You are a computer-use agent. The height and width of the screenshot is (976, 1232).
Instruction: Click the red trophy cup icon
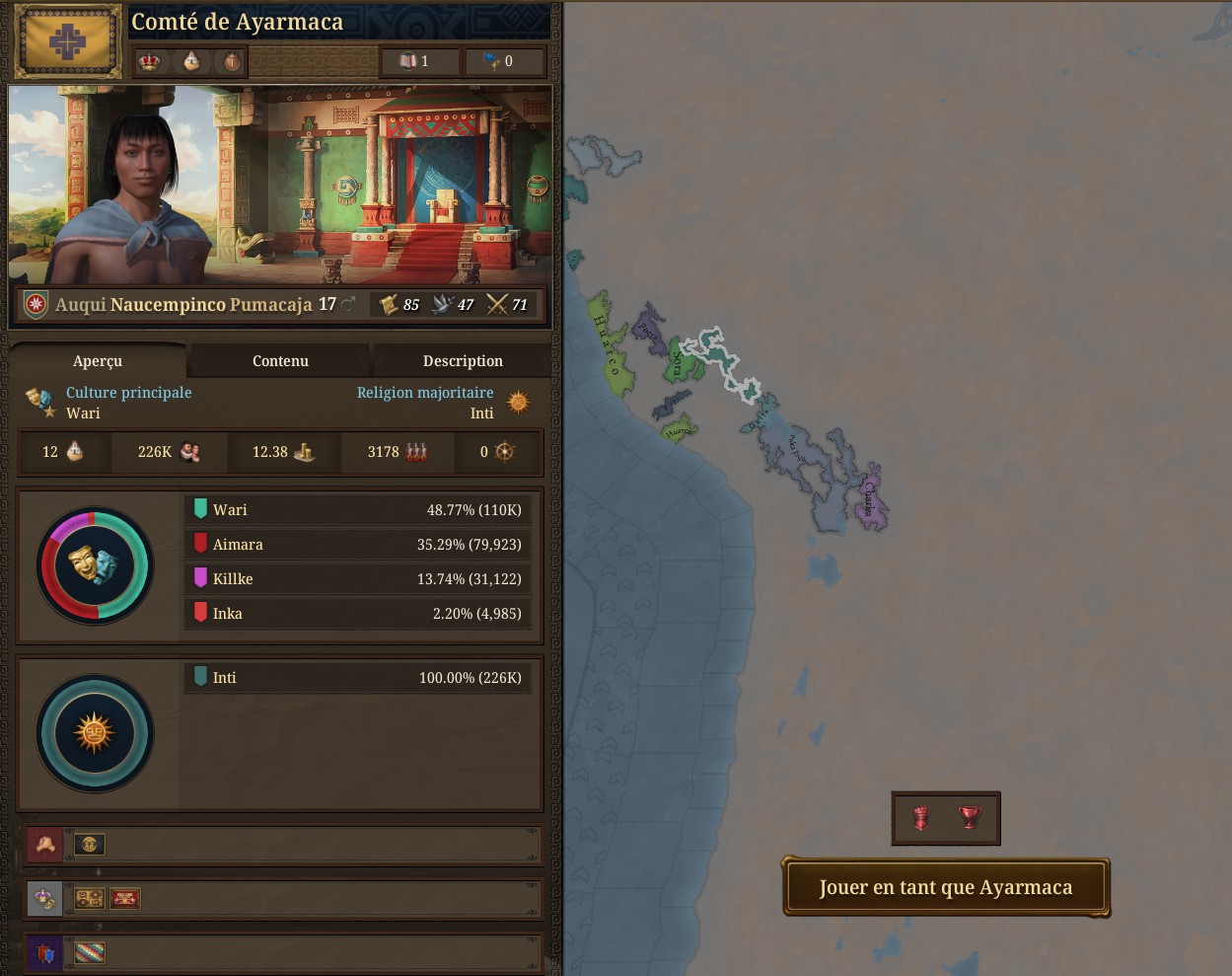point(971,818)
